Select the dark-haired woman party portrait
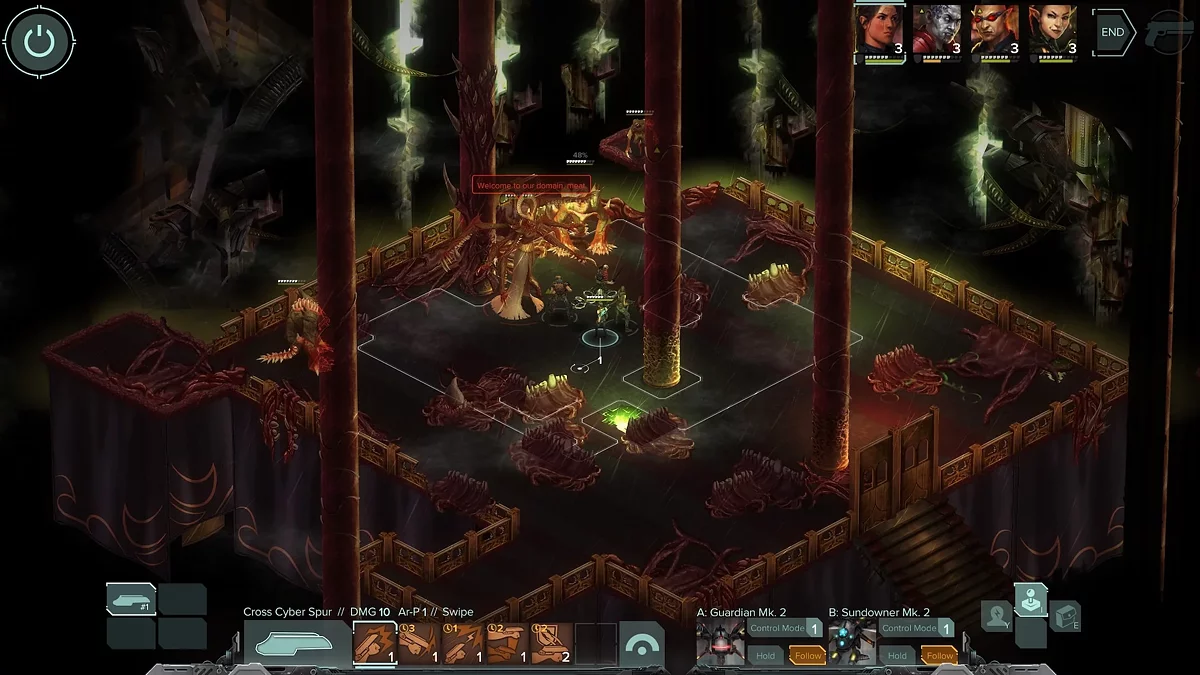 [x=880, y=32]
